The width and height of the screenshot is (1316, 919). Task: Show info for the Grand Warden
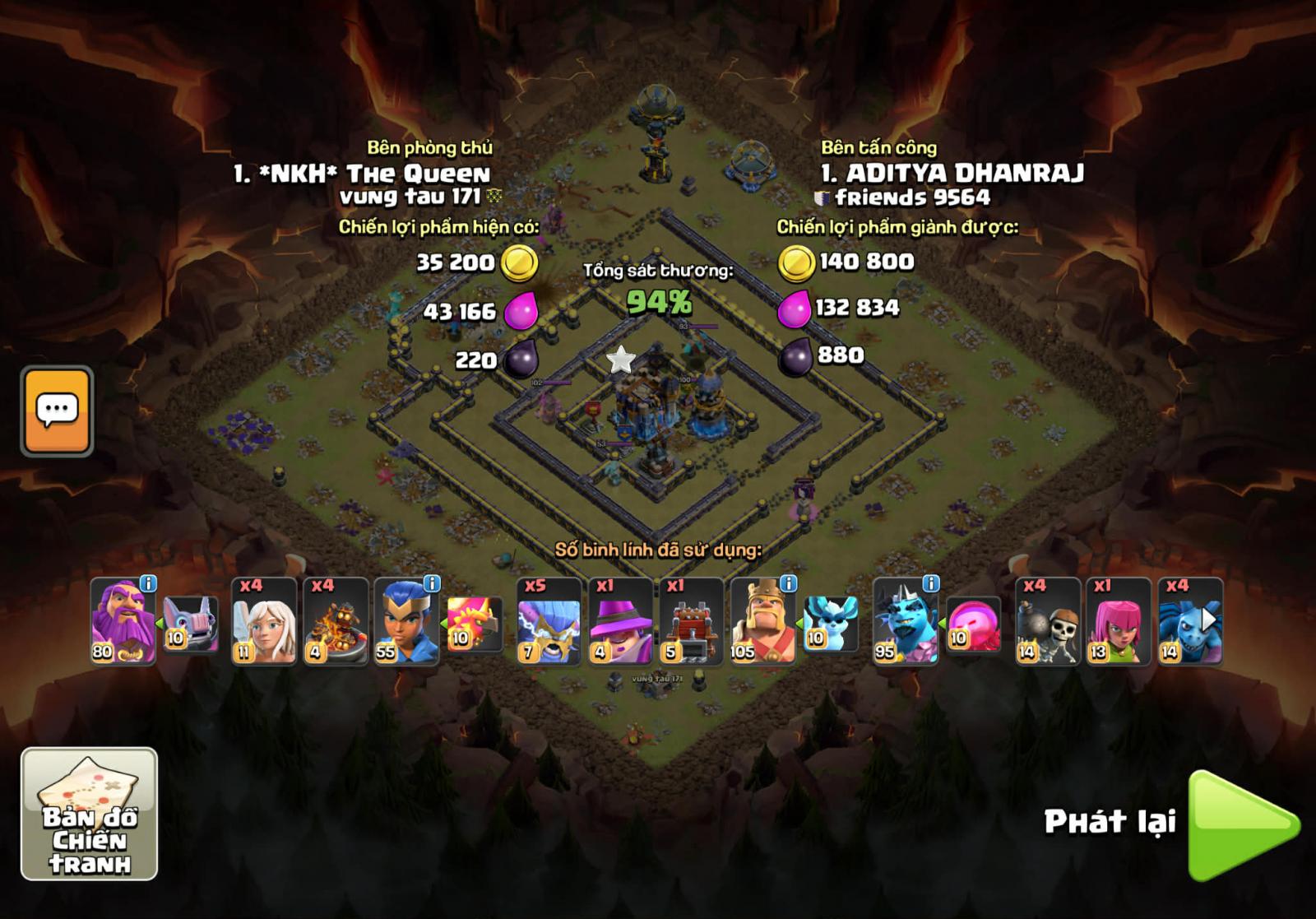tap(148, 583)
